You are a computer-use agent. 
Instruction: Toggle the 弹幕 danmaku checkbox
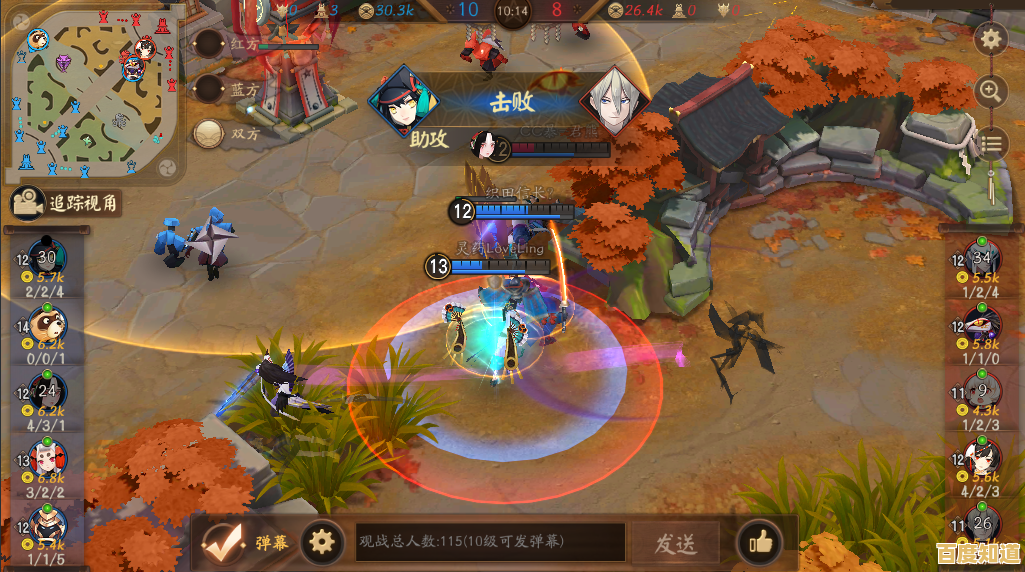[222, 543]
